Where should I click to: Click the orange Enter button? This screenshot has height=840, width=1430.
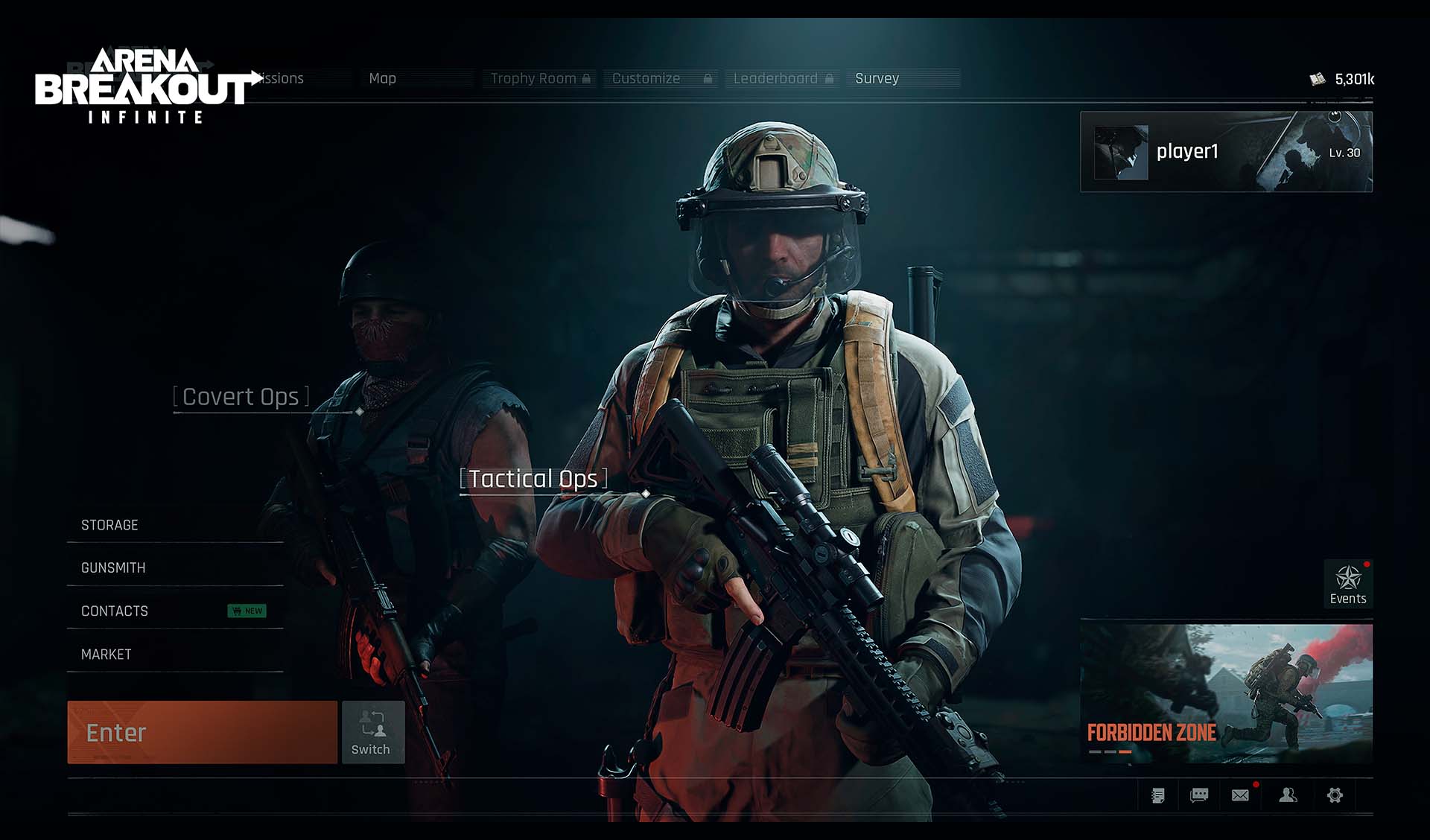click(x=202, y=732)
